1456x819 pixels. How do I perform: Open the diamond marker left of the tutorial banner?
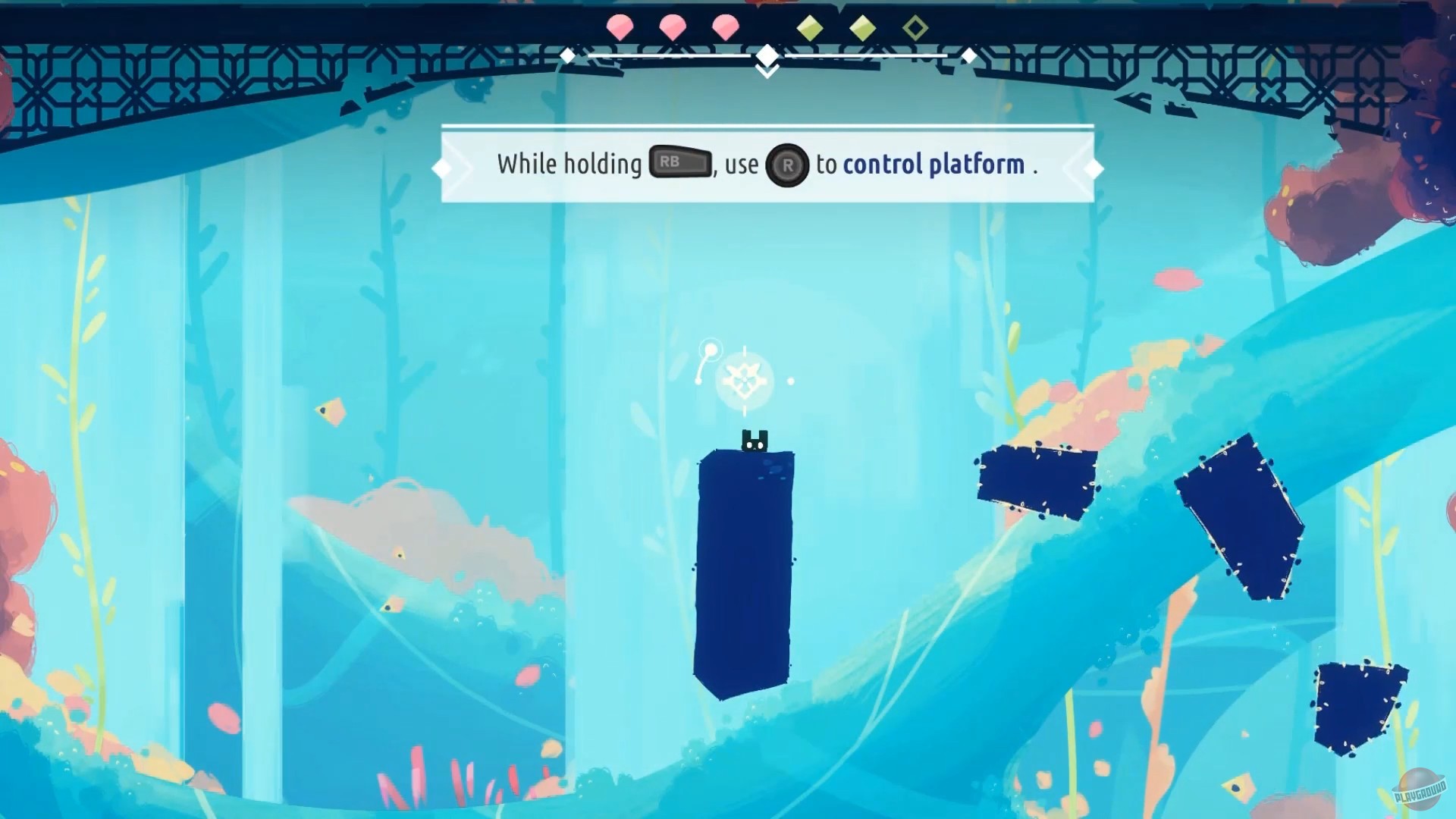pos(443,167)
